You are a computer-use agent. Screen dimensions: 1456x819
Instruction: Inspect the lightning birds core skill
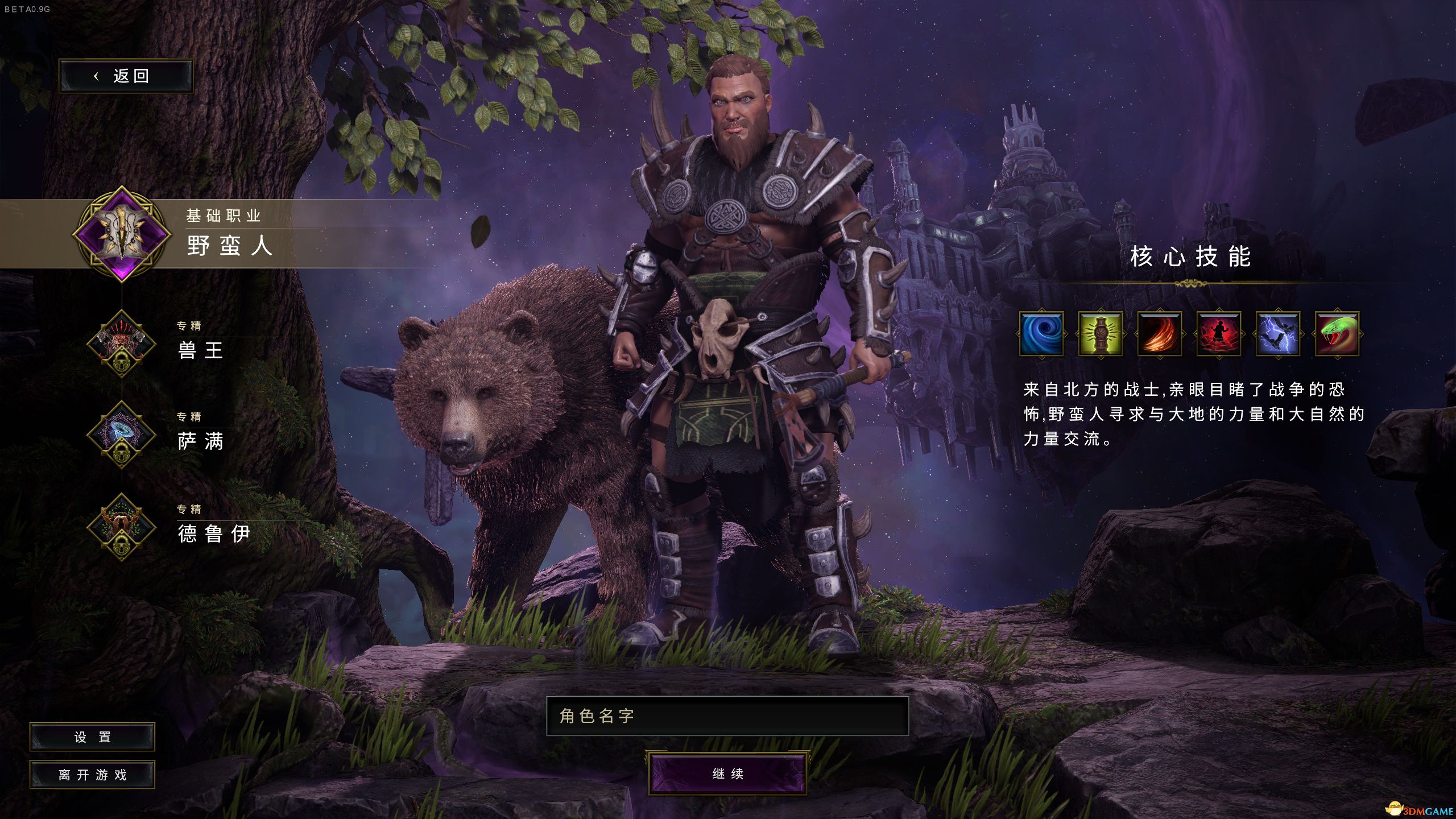point(1277,334)
